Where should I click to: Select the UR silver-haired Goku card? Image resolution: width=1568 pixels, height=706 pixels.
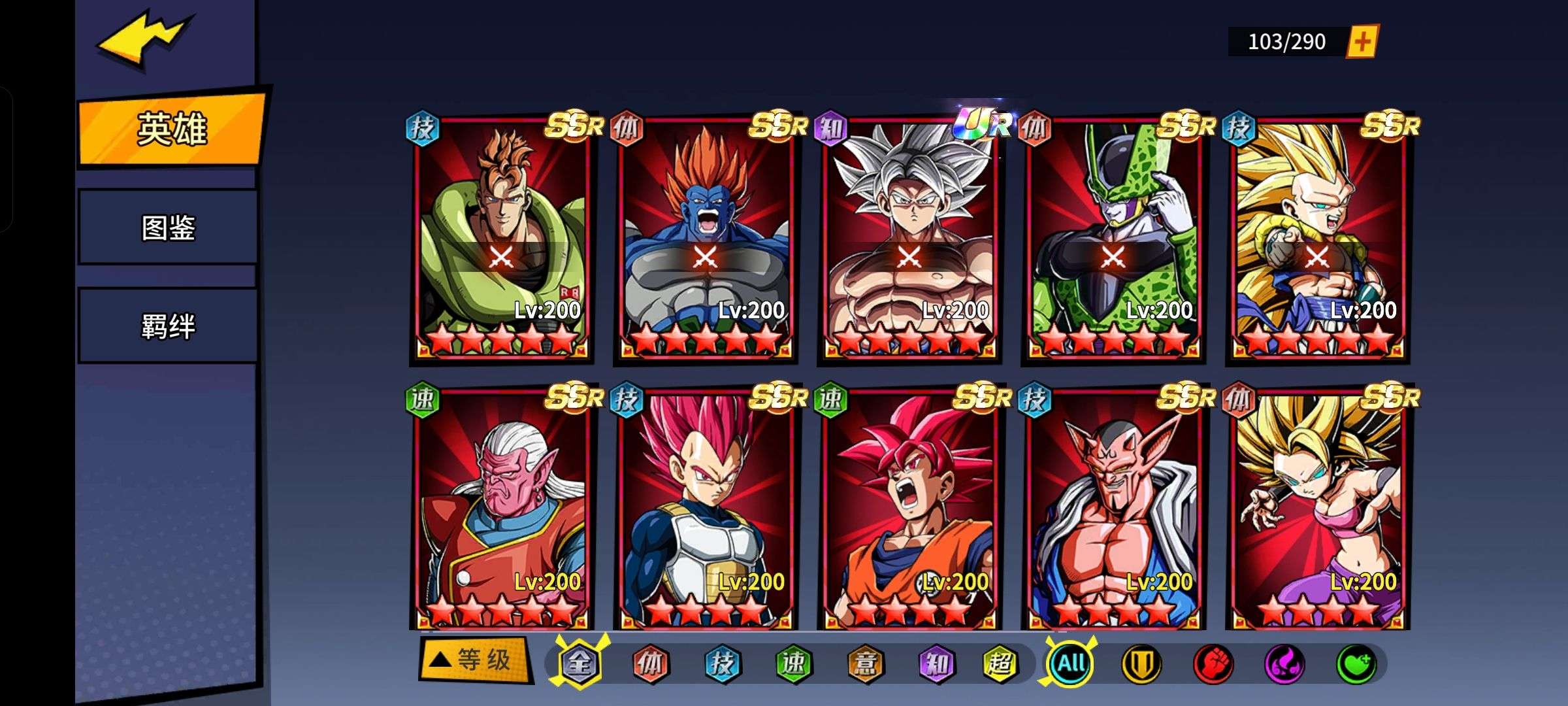909,239
